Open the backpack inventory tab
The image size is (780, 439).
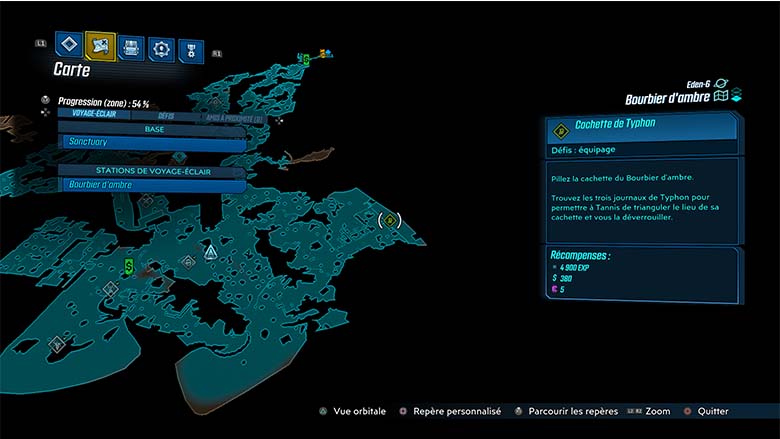pos(131,47)
